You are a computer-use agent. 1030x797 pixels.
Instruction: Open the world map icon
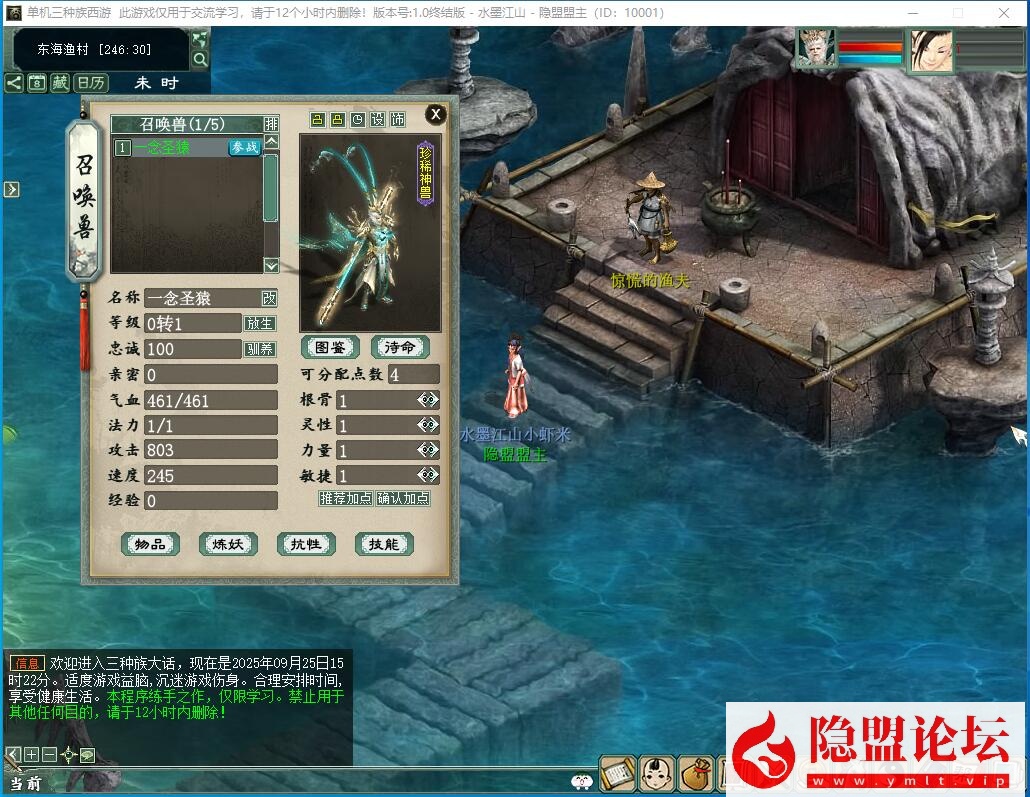(200, 40)
